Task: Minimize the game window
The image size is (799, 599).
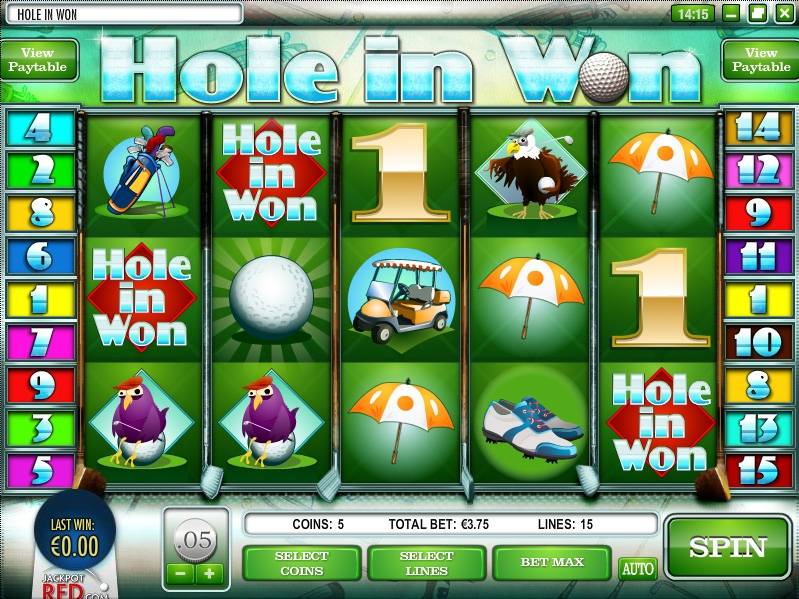Action: tap(732, 13)
